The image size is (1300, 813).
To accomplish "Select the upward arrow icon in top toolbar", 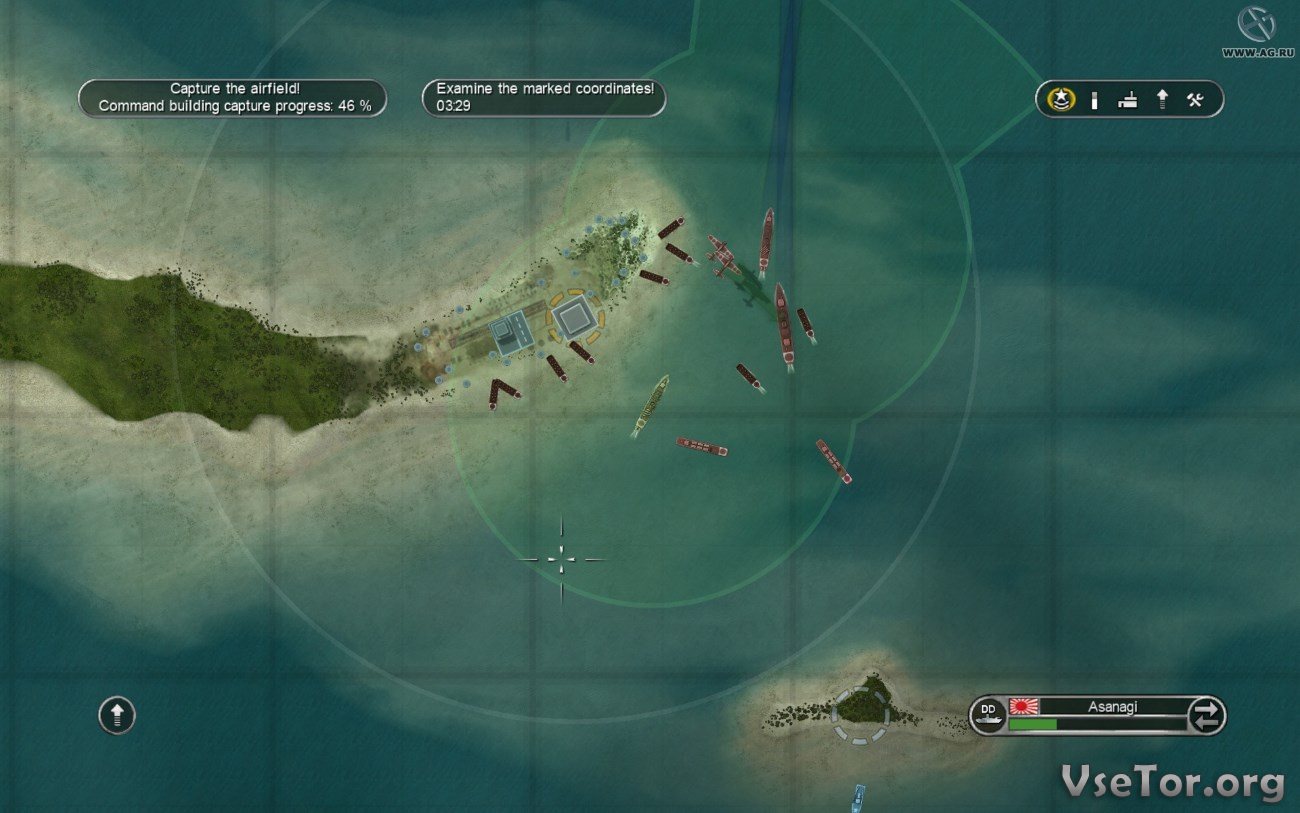I will (1162, 99).
